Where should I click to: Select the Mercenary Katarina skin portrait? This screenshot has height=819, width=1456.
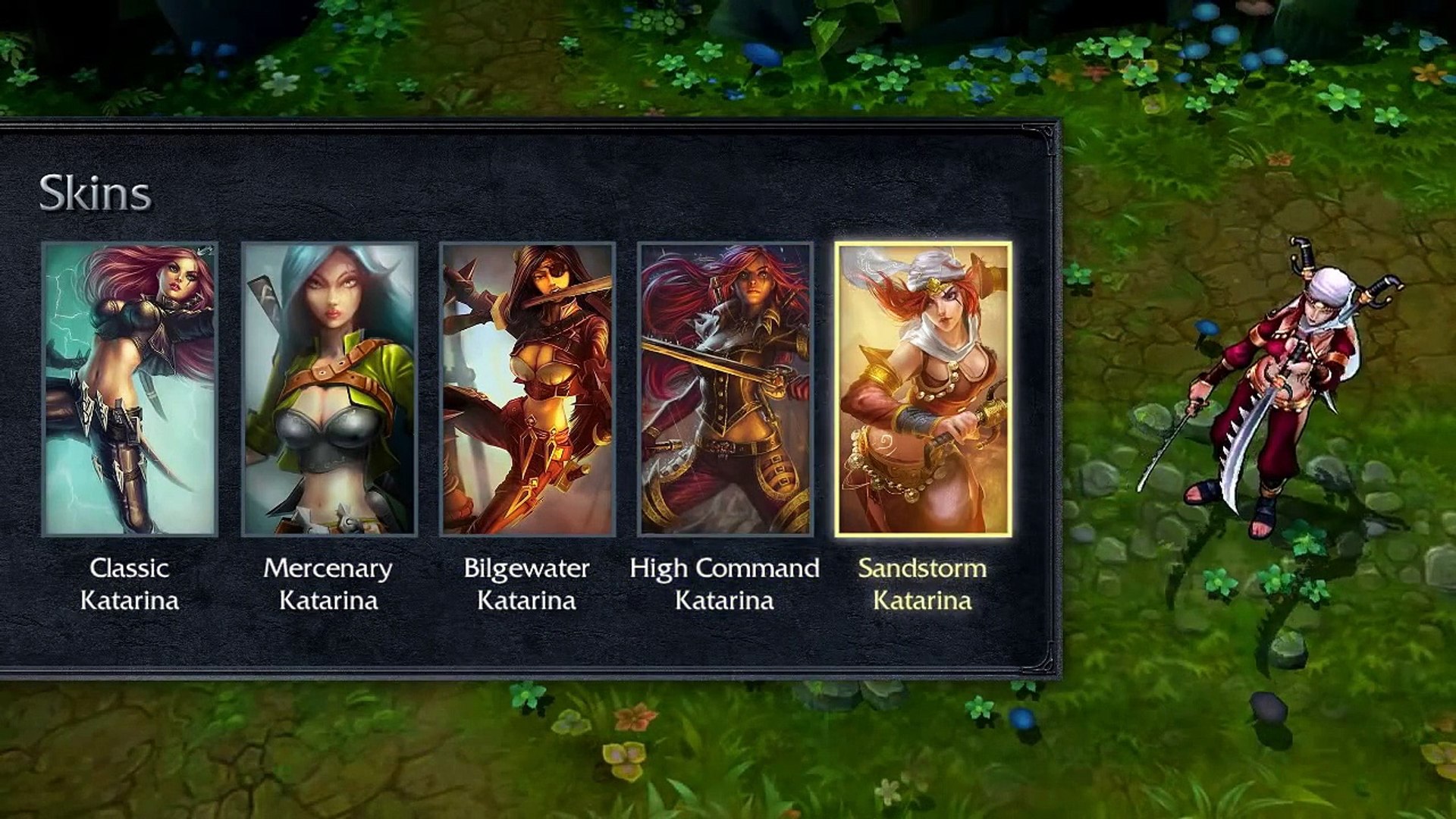[329, 387]
